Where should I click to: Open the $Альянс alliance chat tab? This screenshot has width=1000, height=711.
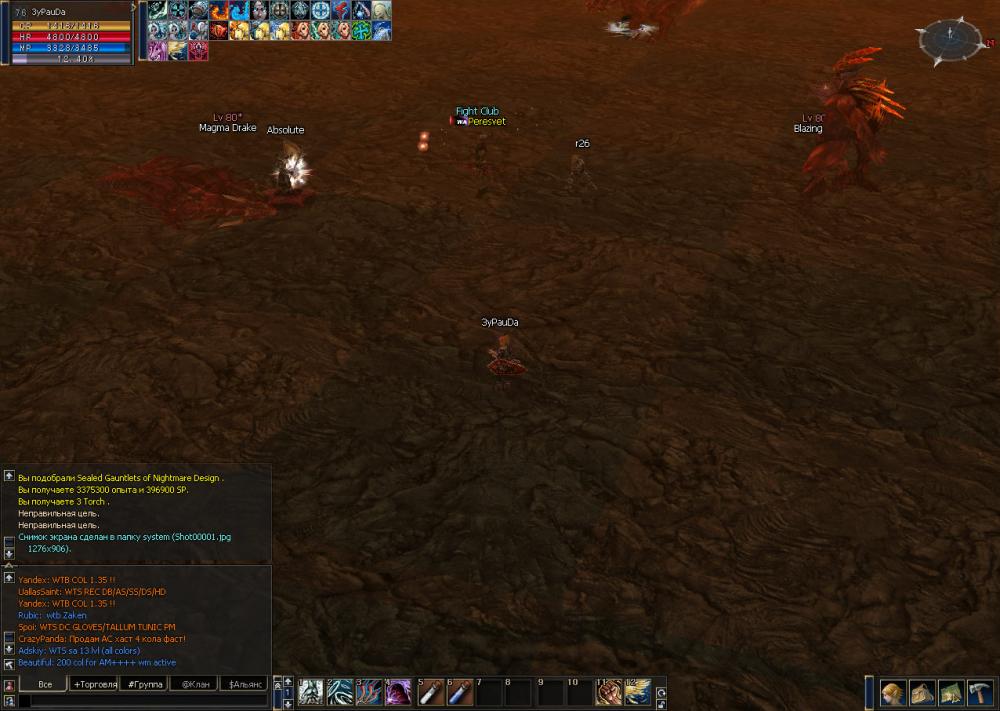pos(243,684)
